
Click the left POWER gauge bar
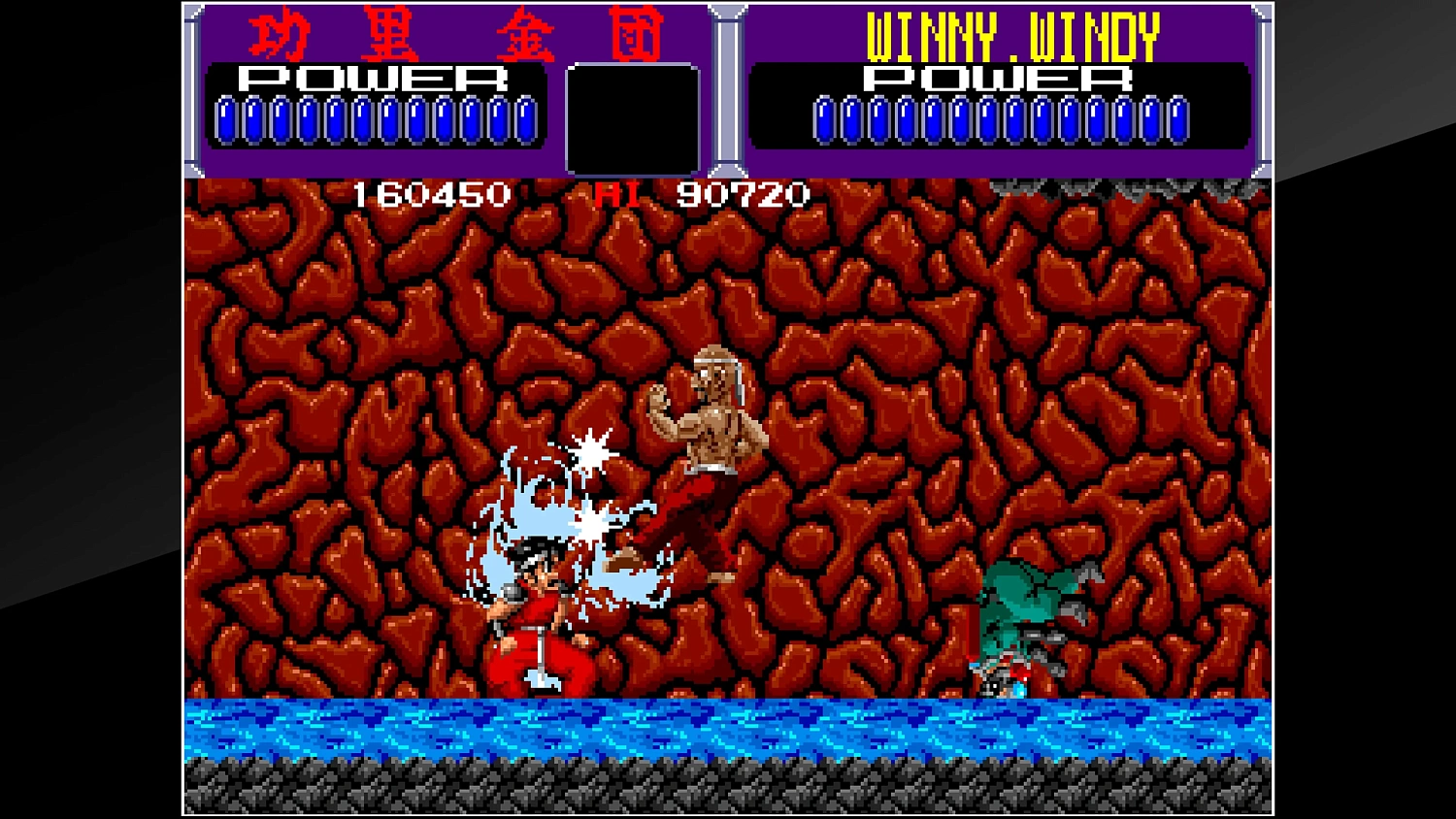[374, 121]
